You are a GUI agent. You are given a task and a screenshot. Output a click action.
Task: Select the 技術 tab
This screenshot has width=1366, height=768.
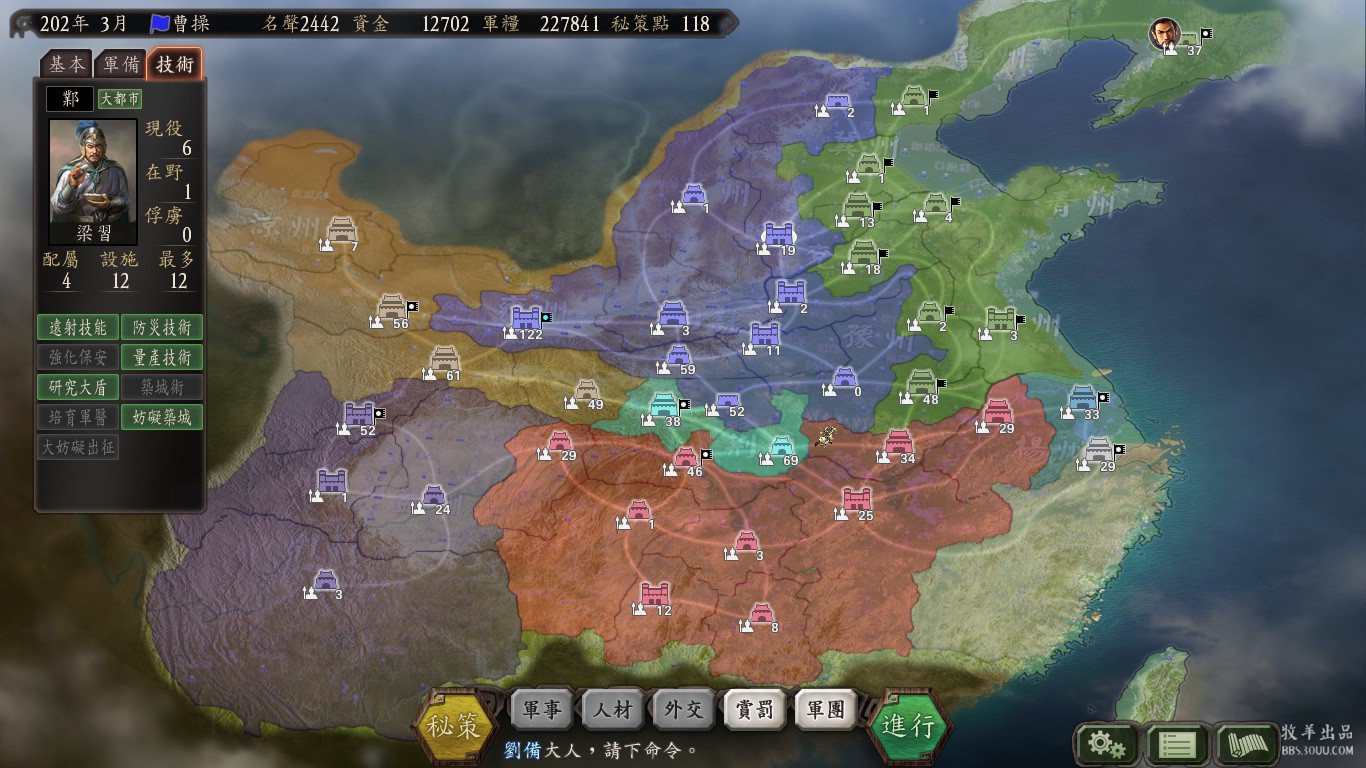coord(175,64)
